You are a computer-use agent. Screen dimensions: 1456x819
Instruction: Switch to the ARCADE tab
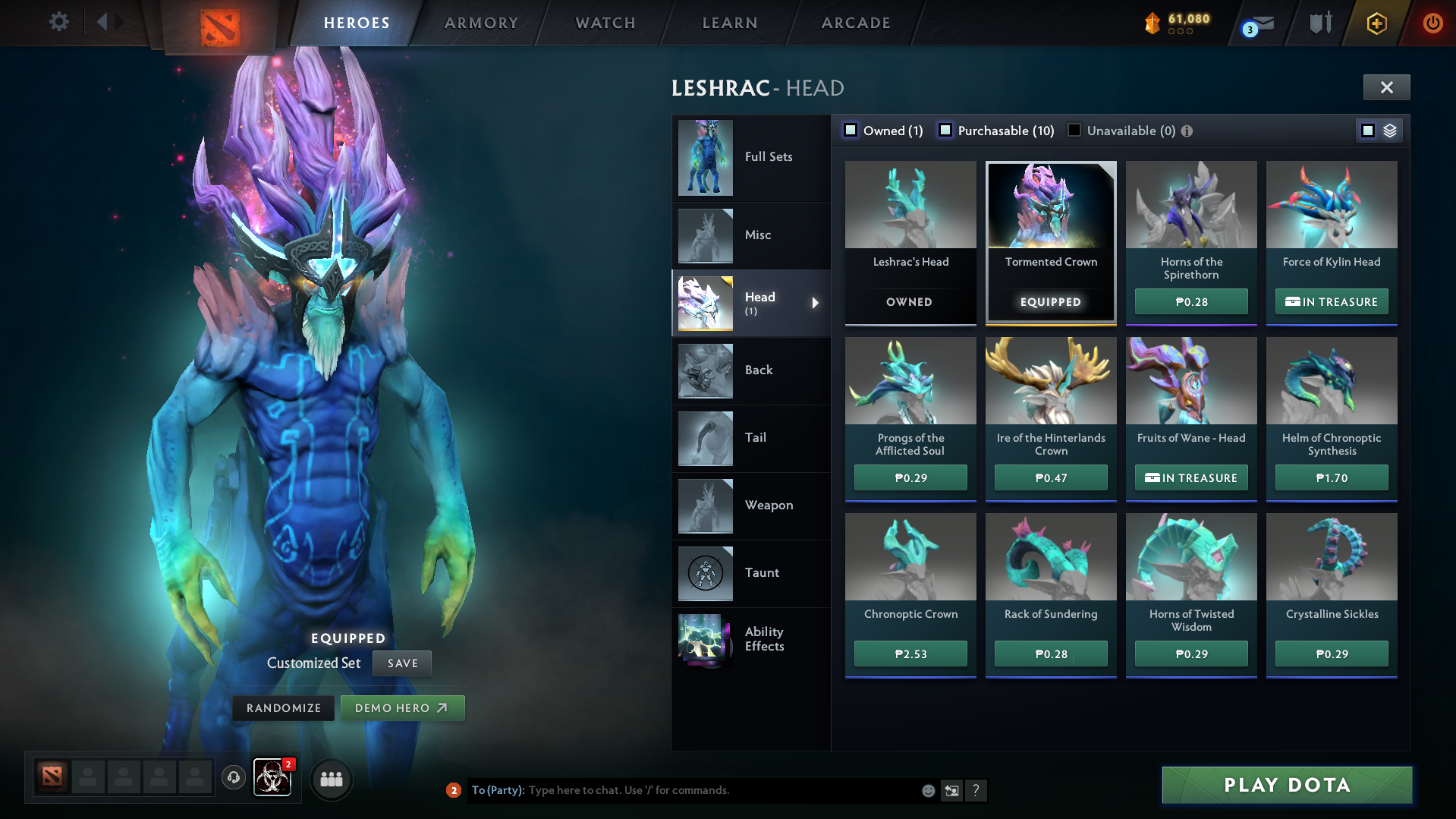855,23
